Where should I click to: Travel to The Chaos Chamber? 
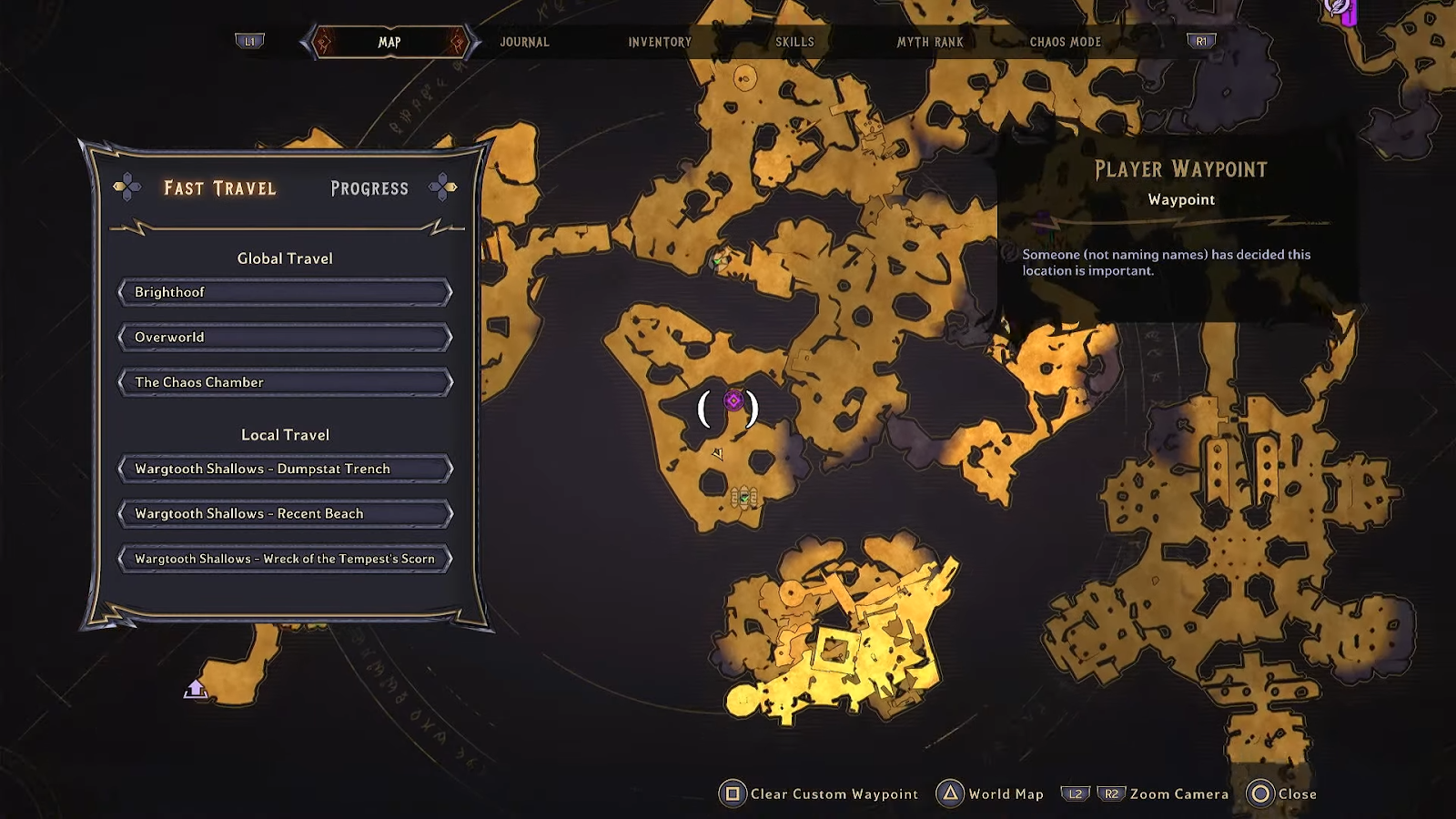[285, 382]
